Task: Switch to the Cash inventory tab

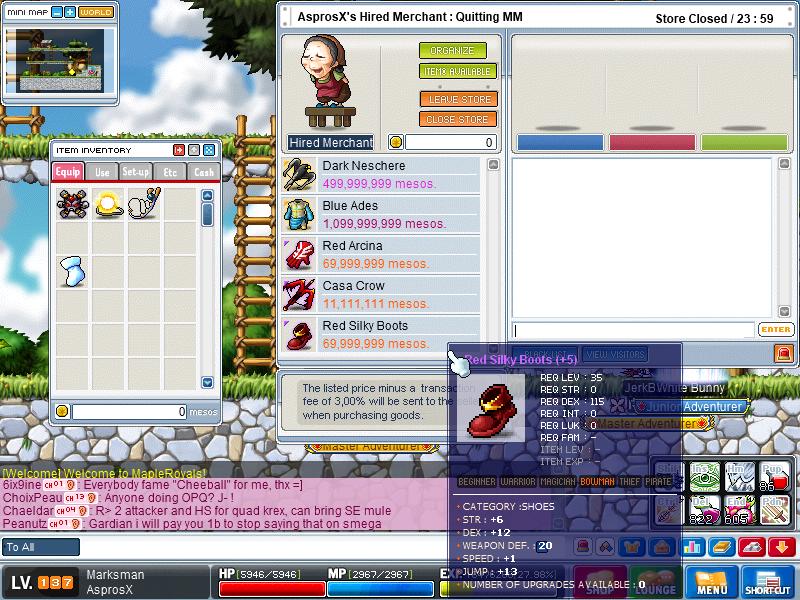Action: 203,172
